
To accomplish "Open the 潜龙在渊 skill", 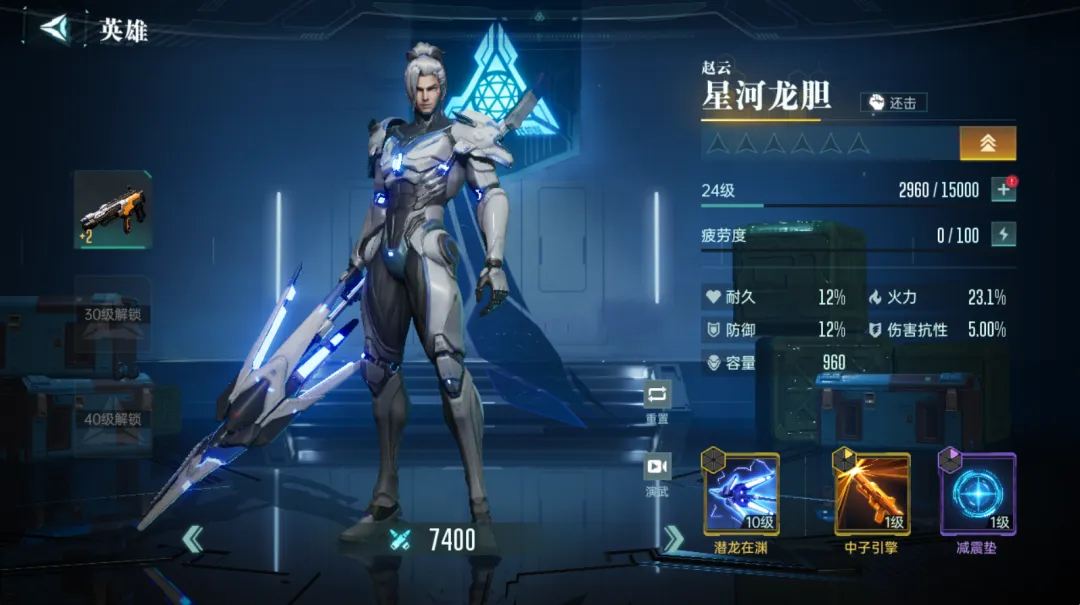I will (742, 493).
